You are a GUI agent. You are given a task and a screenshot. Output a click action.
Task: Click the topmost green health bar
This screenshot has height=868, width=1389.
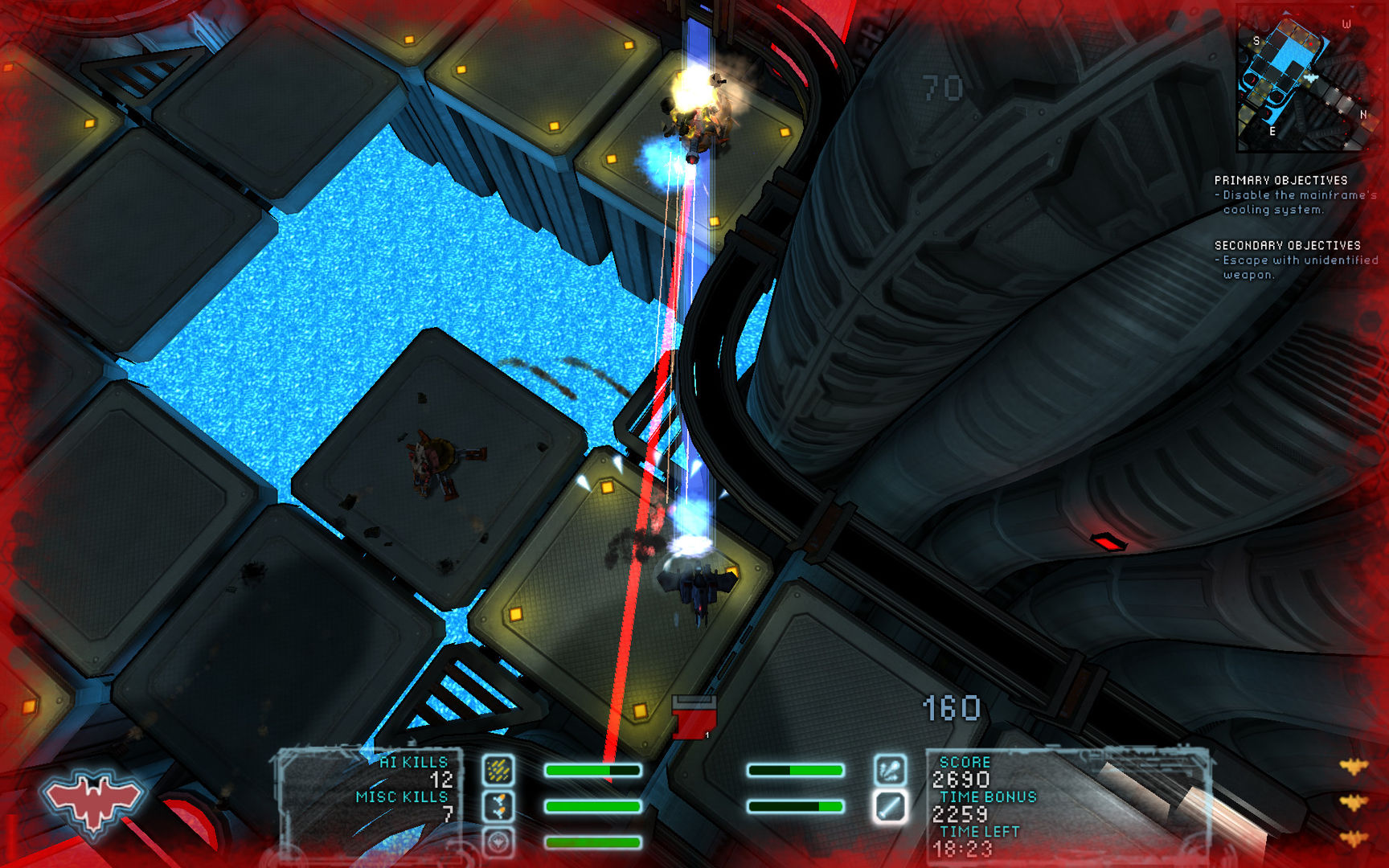[592, 770]
